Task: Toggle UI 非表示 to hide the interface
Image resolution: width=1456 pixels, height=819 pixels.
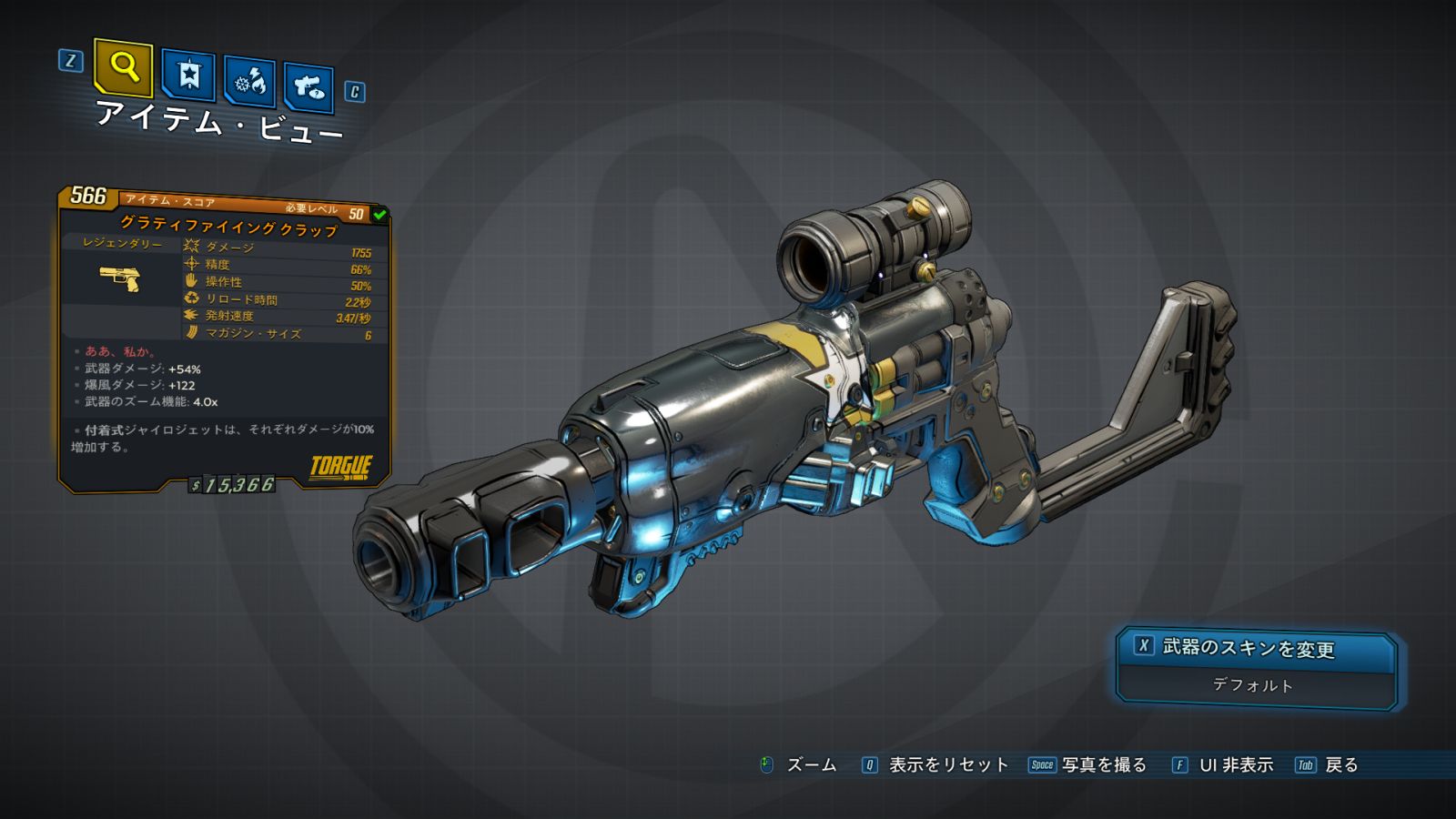Action: 1235,765
